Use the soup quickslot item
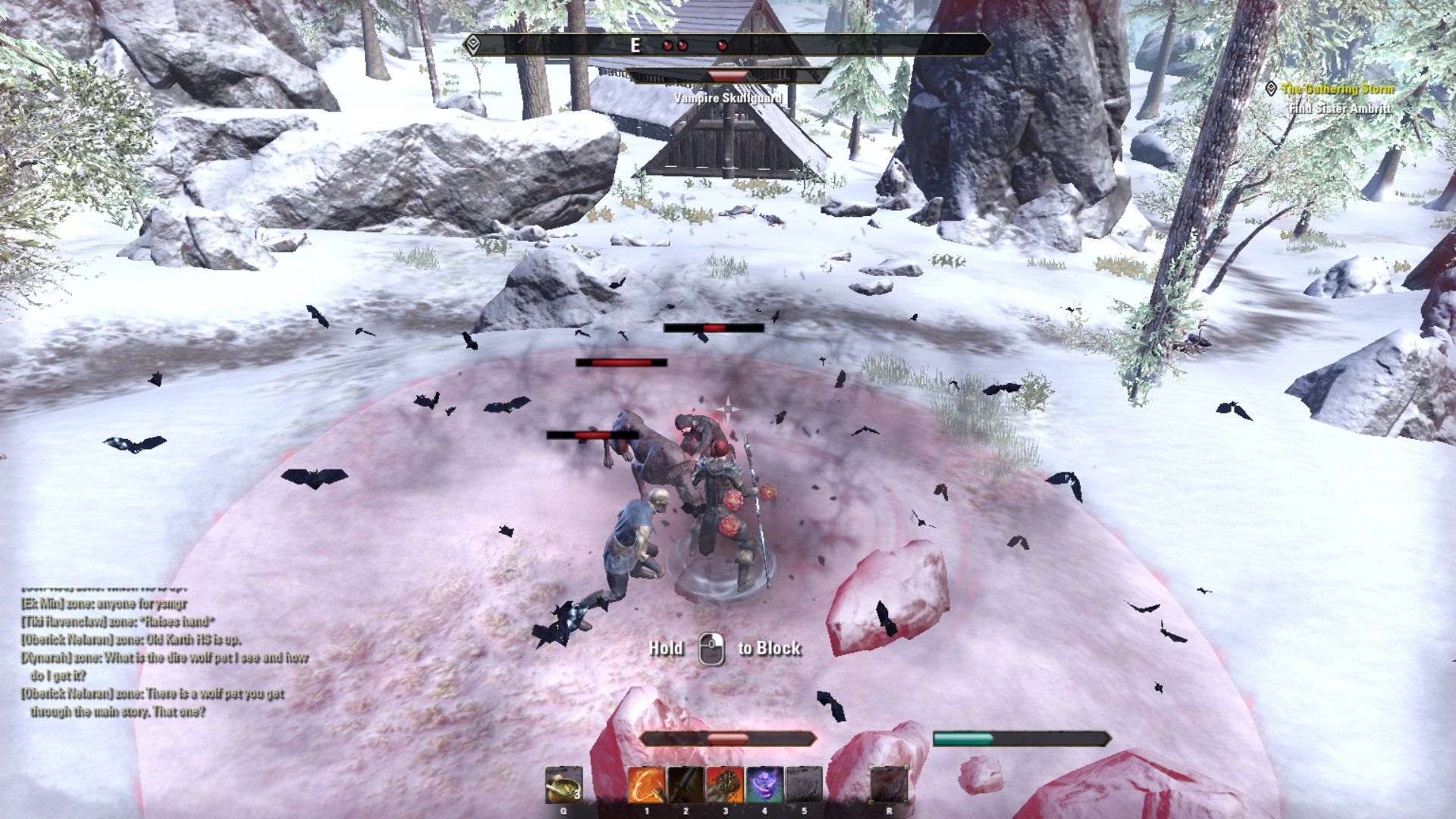This screenshot has height=819, width=1456. [563, 784]
